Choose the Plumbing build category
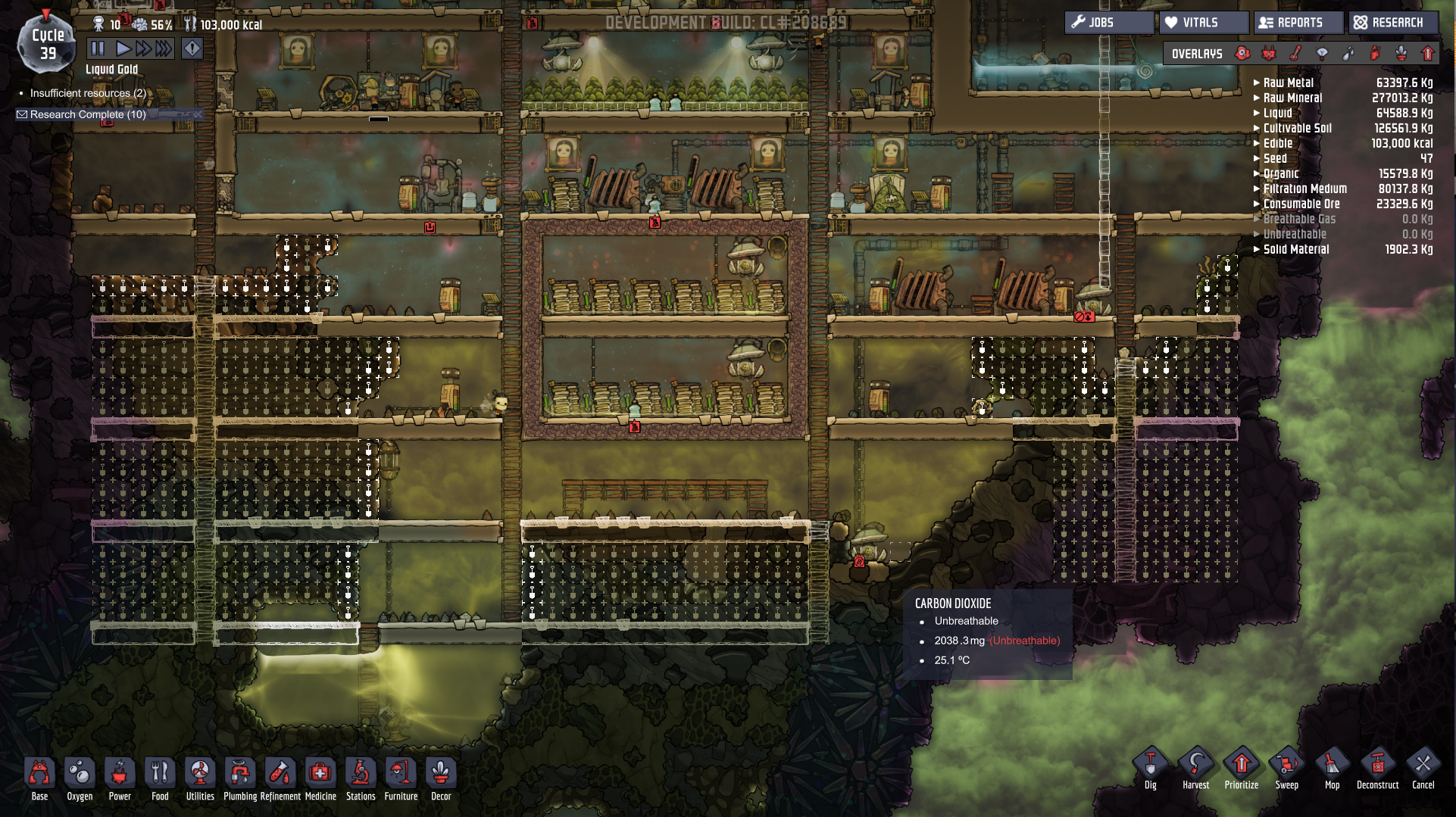 240,778
